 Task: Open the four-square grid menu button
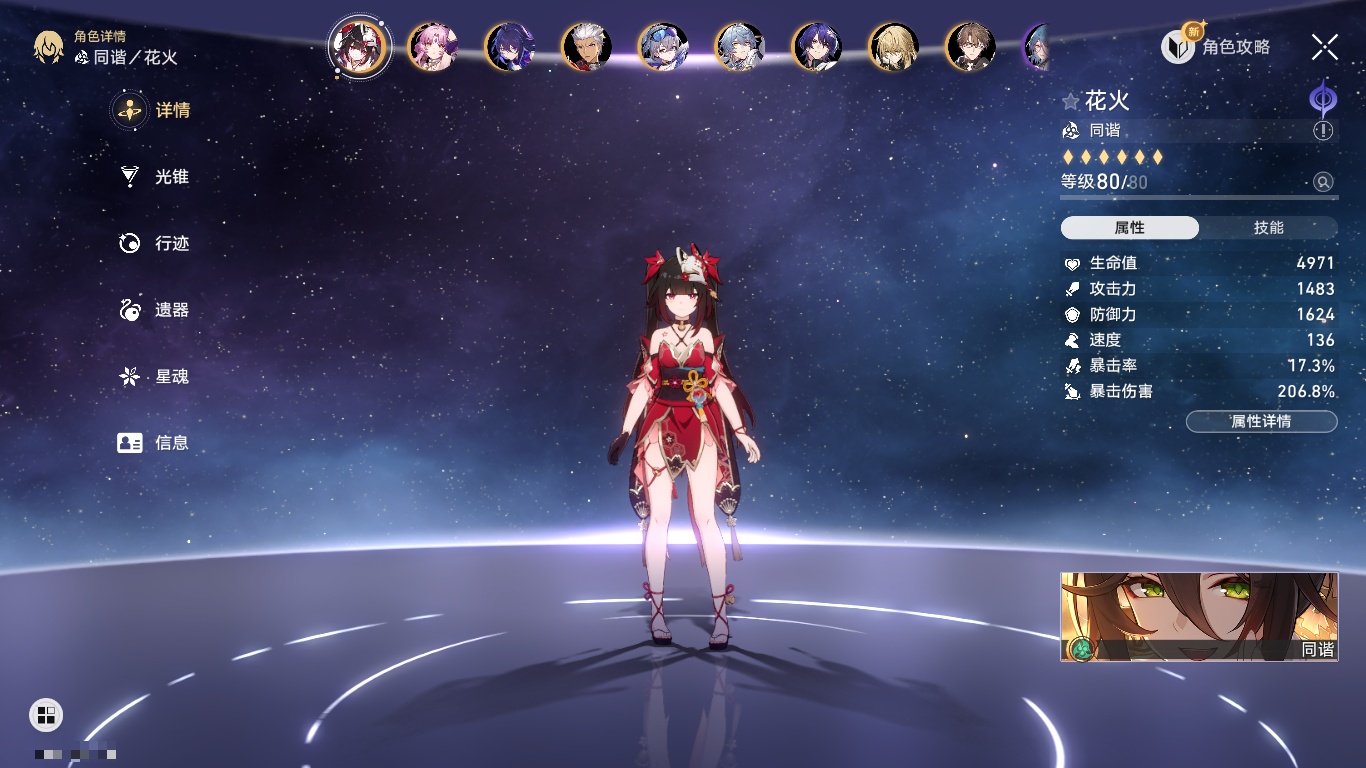point(46,714)
